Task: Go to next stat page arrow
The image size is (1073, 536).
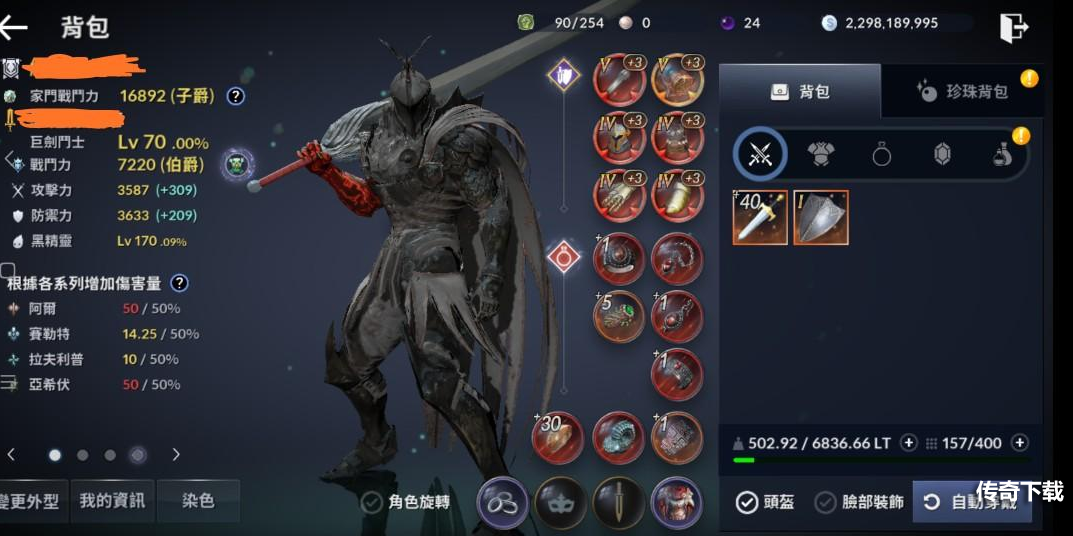Action: [176, 455]
